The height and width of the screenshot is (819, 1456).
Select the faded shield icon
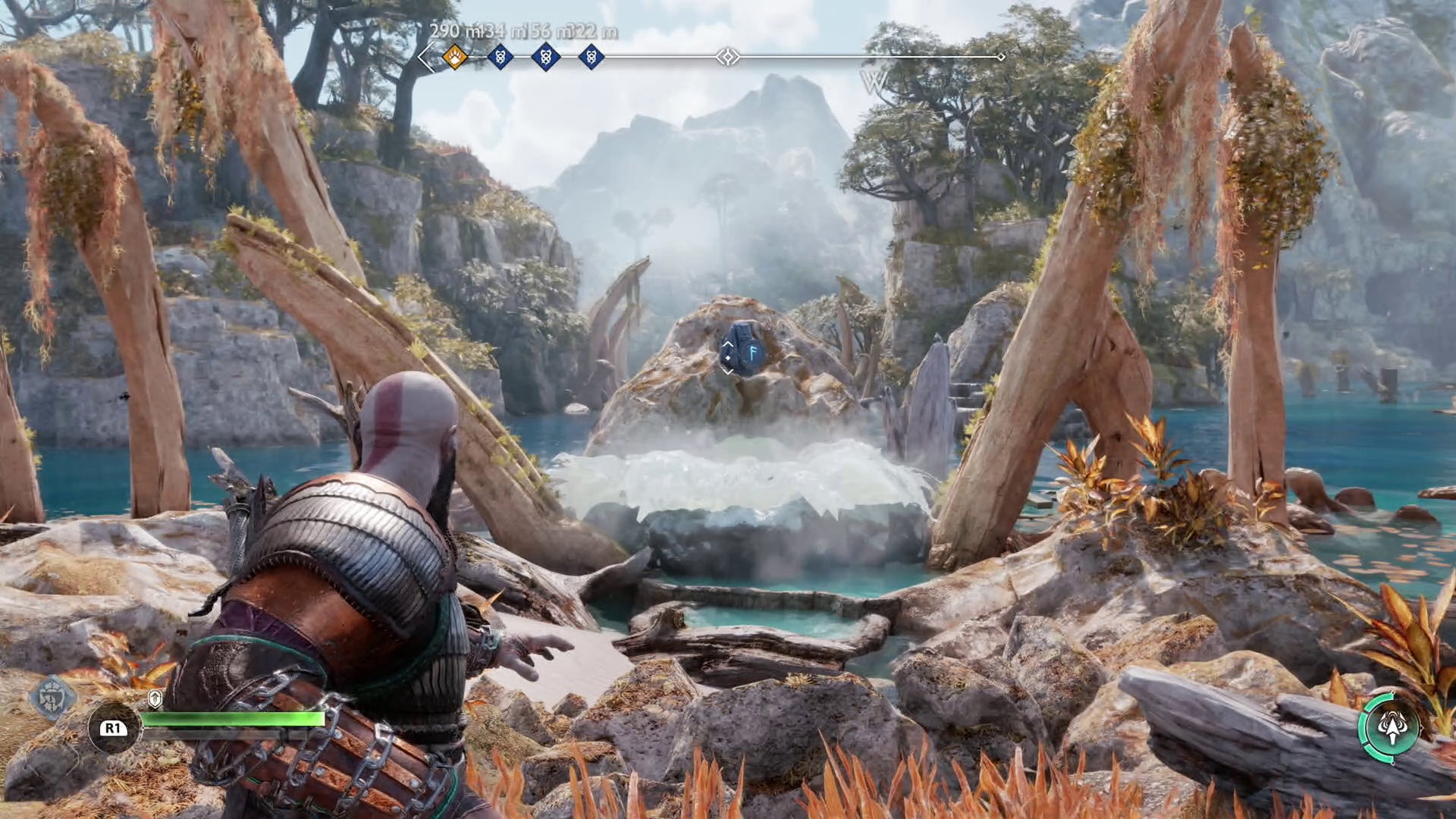pos(53,696)
